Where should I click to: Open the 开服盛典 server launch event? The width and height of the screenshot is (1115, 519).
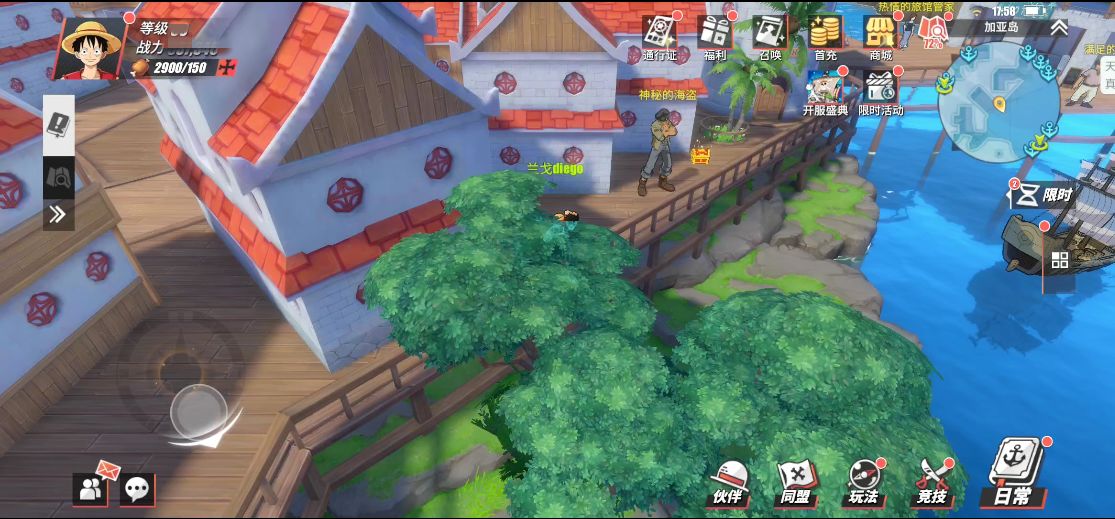(x=825, y=89)
